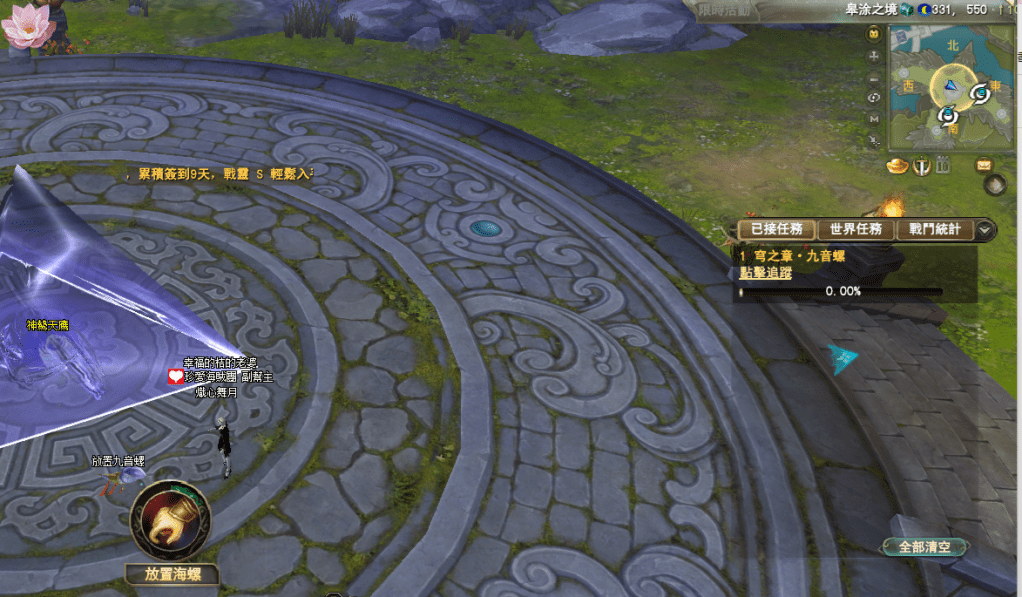Click the round stone button below the mail icon
Viewport: 1022px width, 597px height.
coord(994,184)
